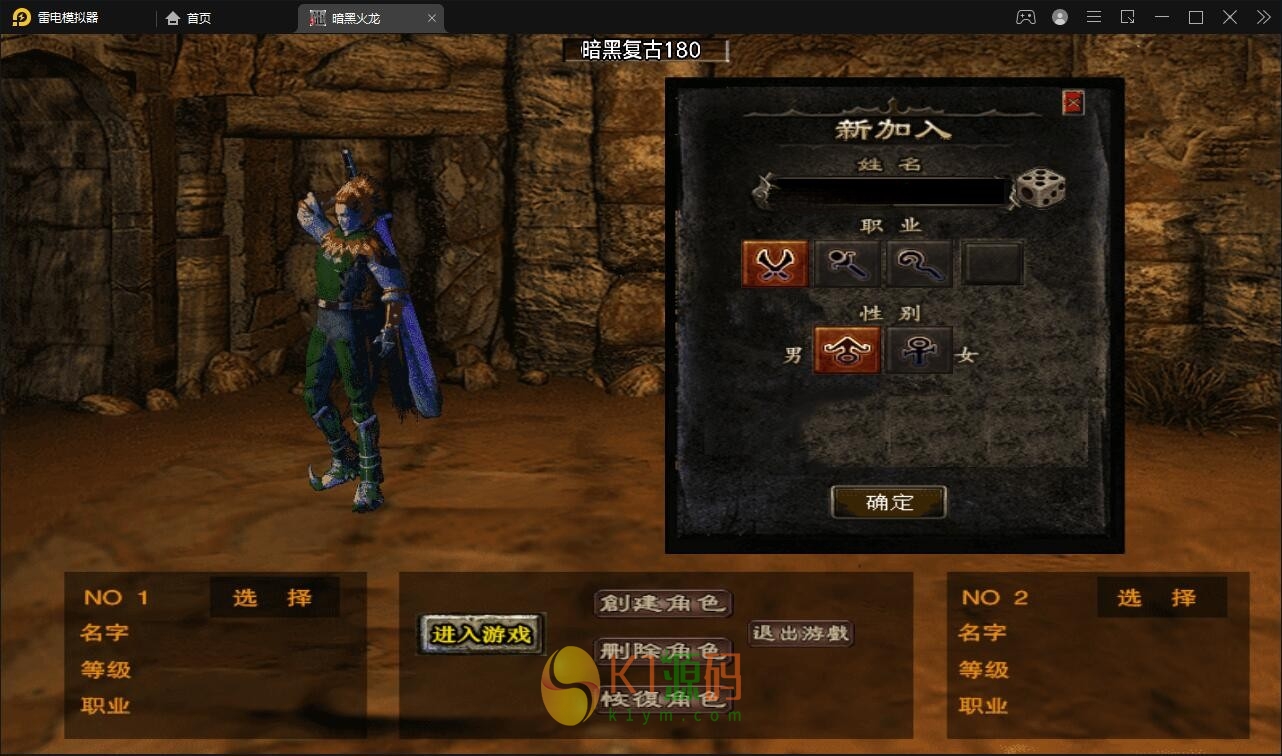Viewport: 1282px width, 756px height.
Task: Click the 創建角色 create character button
Action: coord(663,603)
